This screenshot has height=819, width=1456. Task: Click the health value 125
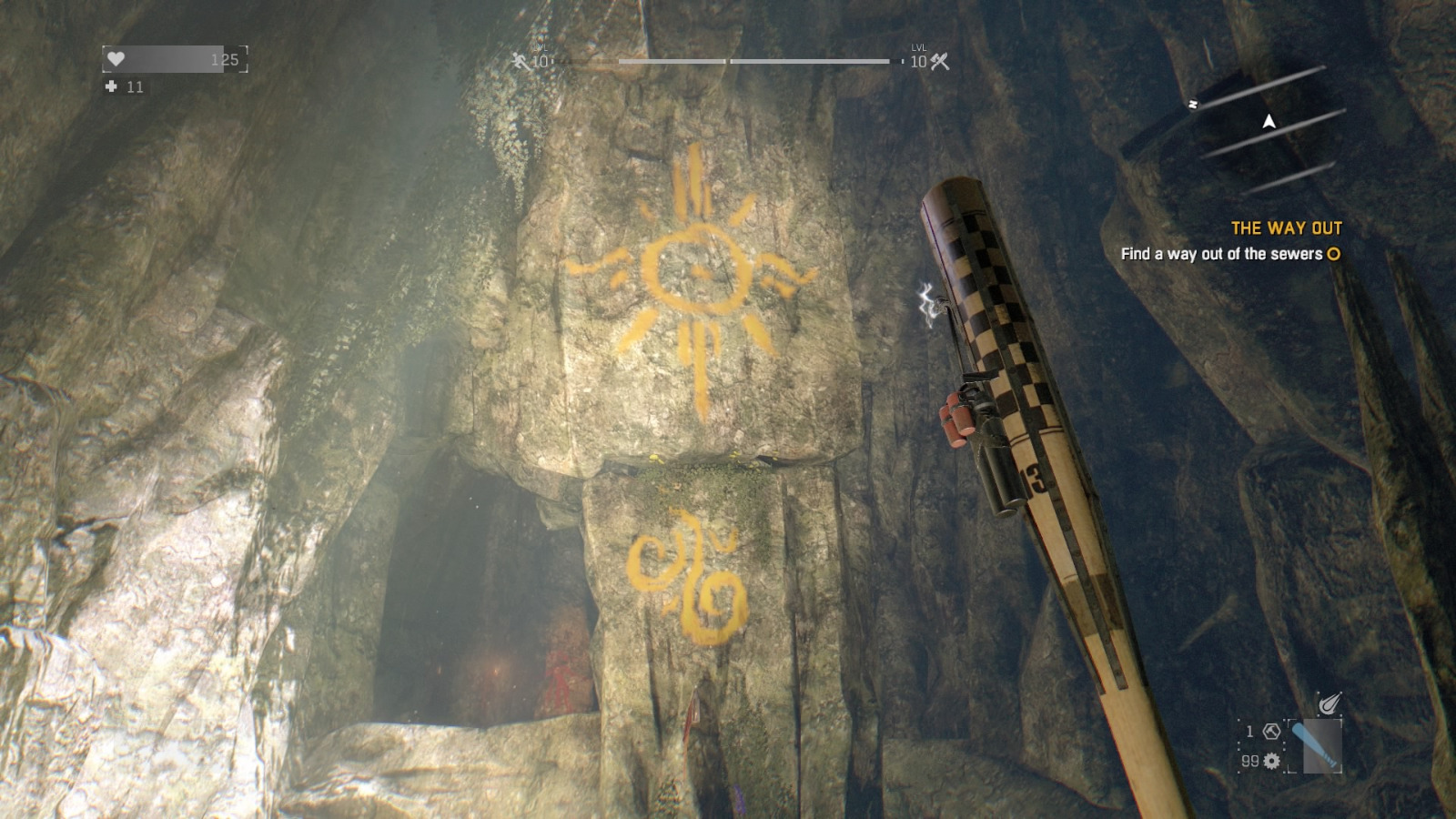pyautogui.click(x=226, y=59)
